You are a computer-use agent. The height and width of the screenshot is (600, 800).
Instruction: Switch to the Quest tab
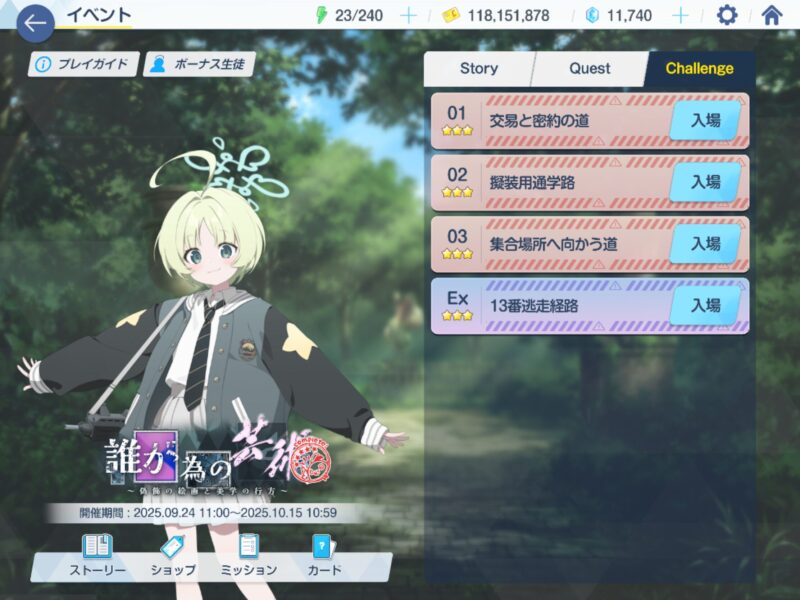coord(589,69)
